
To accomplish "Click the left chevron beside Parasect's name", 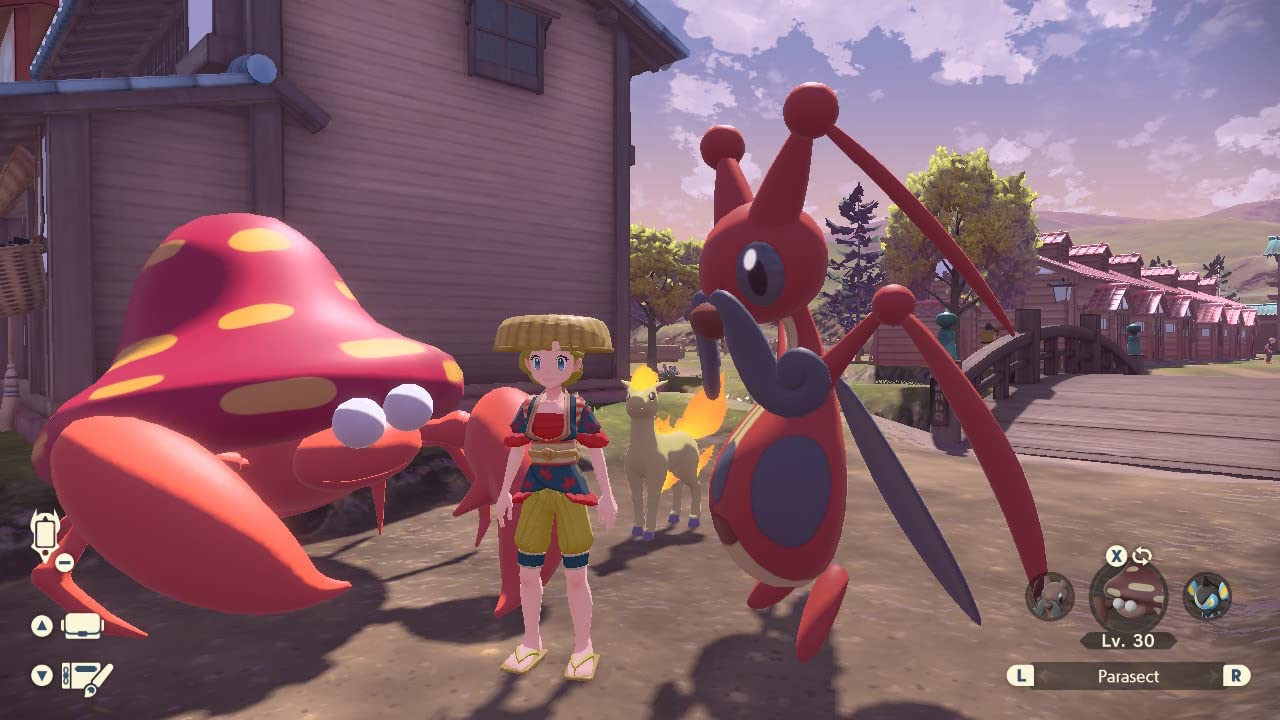I will coord(1042,676).
